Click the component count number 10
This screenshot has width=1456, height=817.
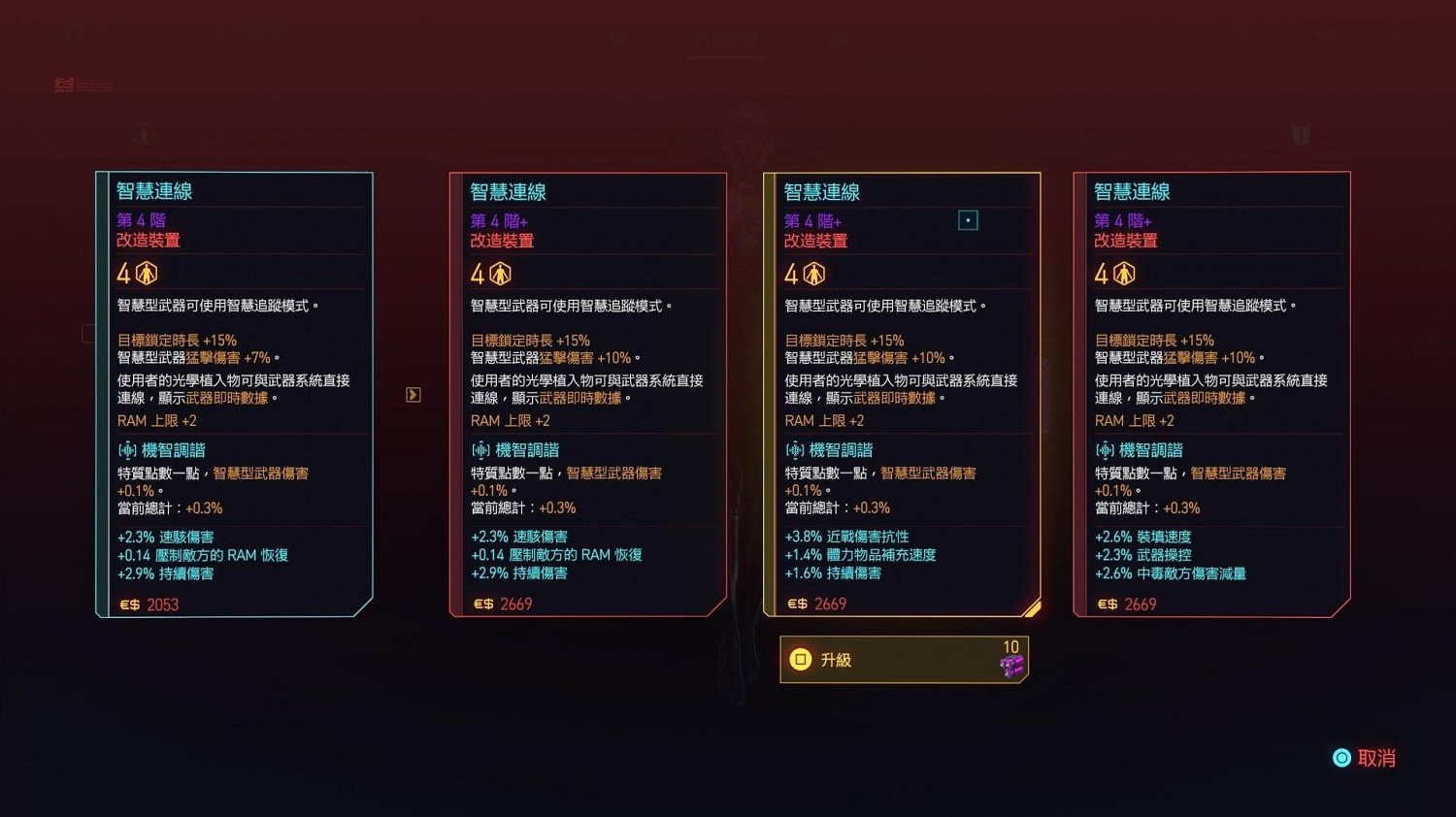(x=1010, y=646)
